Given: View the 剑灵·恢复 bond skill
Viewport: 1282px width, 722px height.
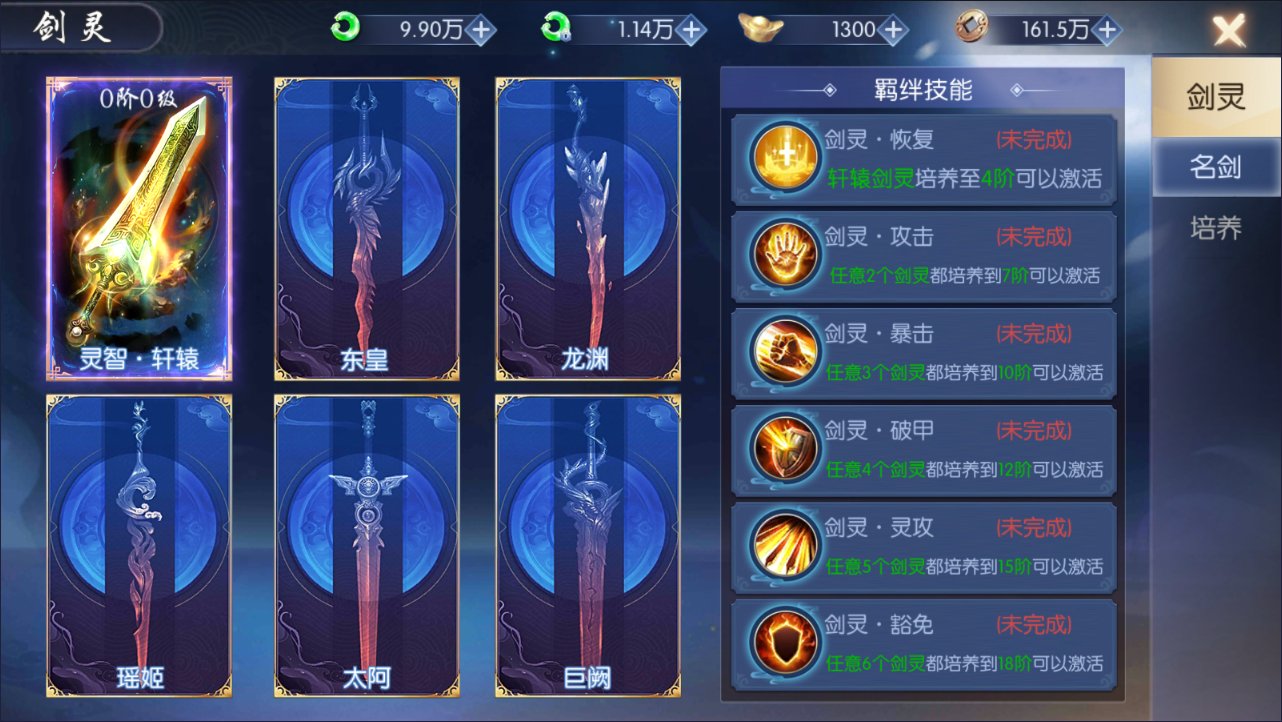Looking at the screenshot, I should point(924,160).
